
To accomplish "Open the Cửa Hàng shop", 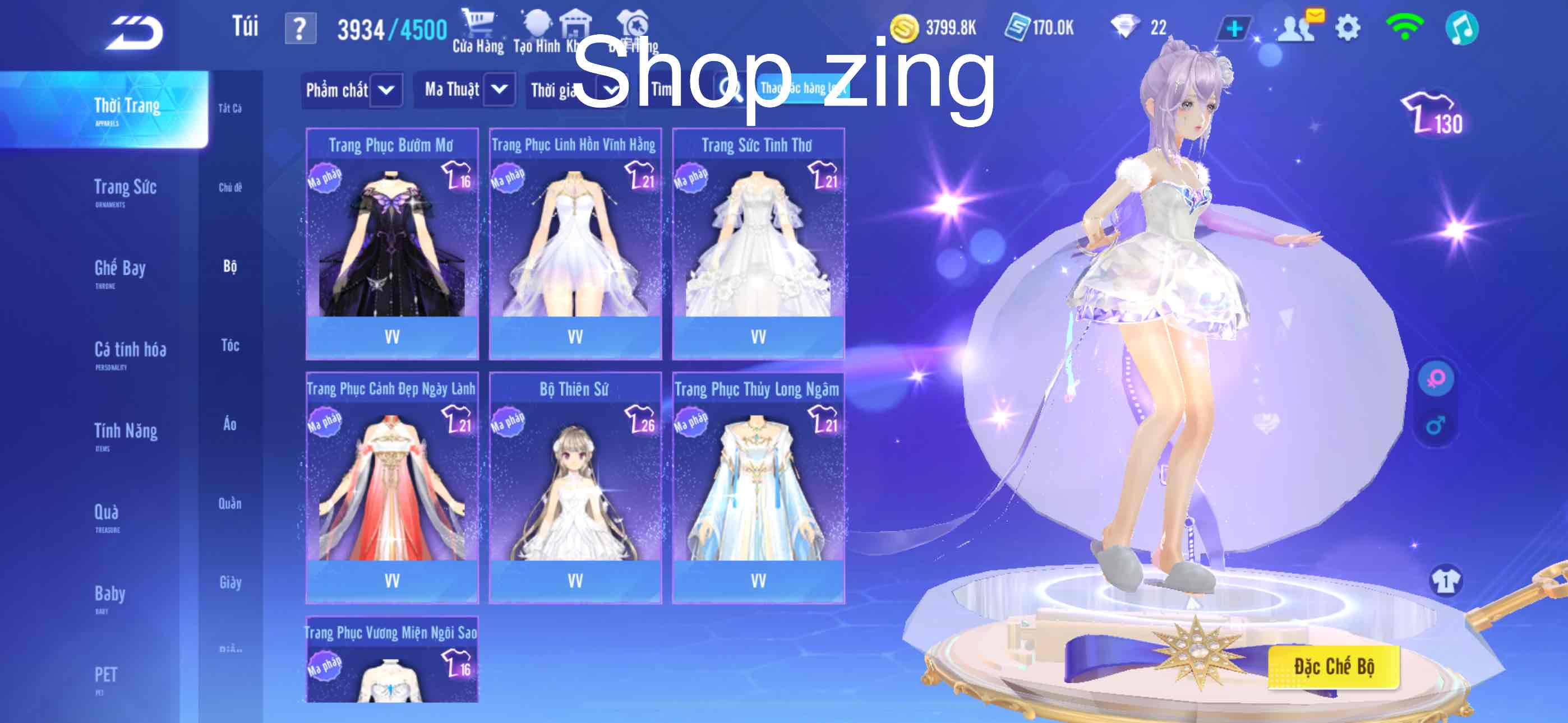I will [478, 31].
